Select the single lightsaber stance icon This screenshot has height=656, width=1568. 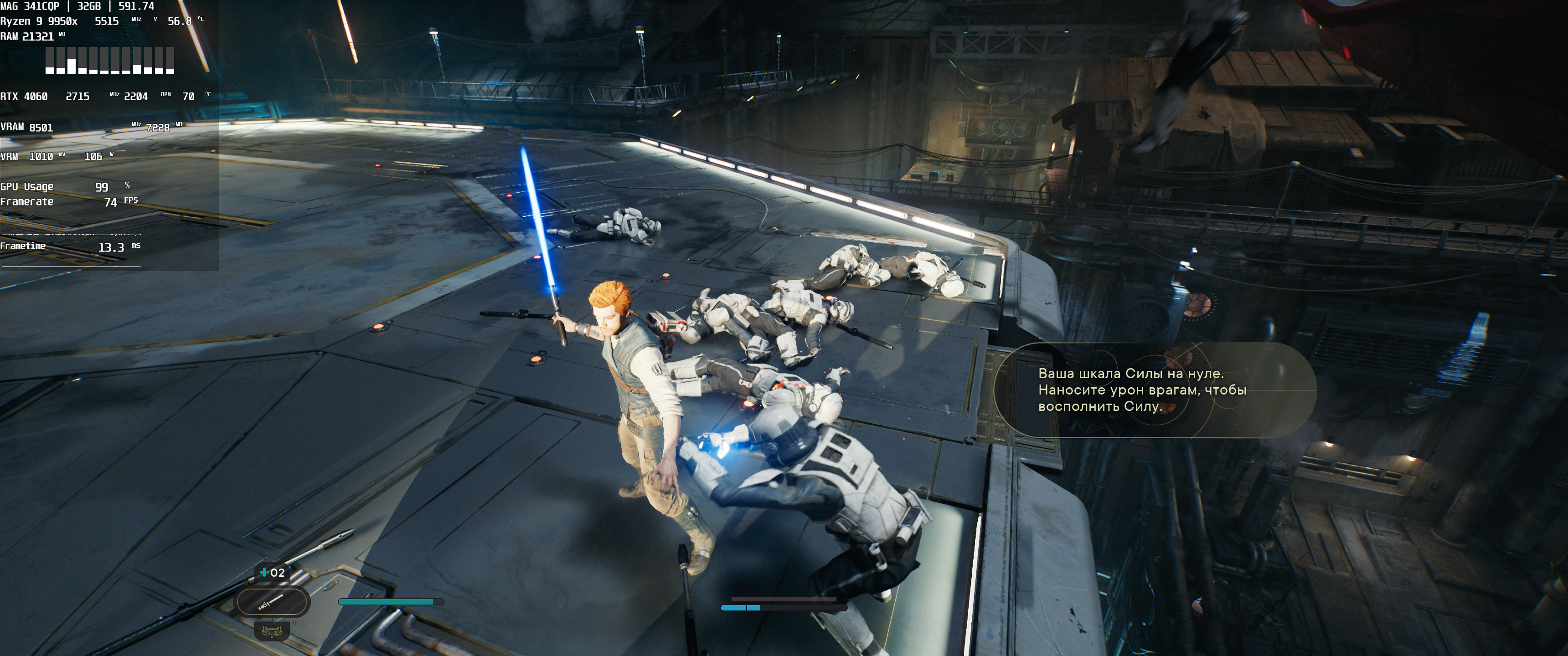pyautogui.click(x=272, y=602)
